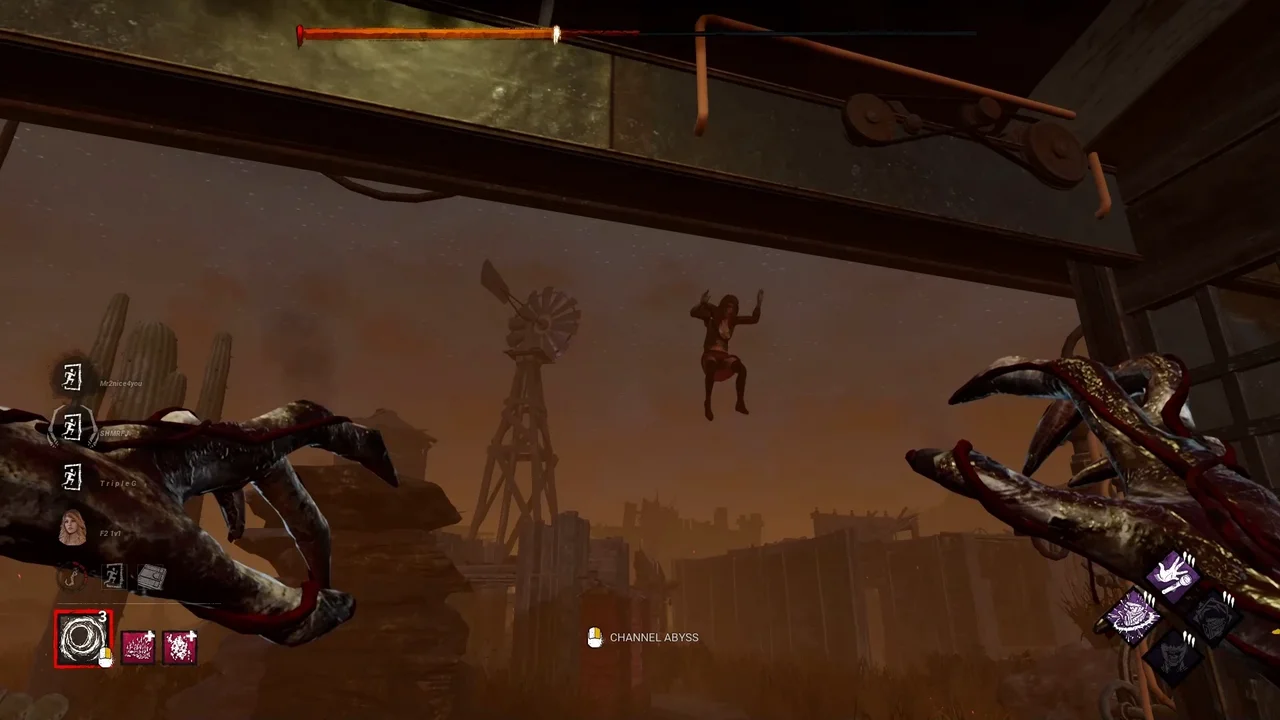
Task: Click the hook counter icon
Action: point(72,577)
